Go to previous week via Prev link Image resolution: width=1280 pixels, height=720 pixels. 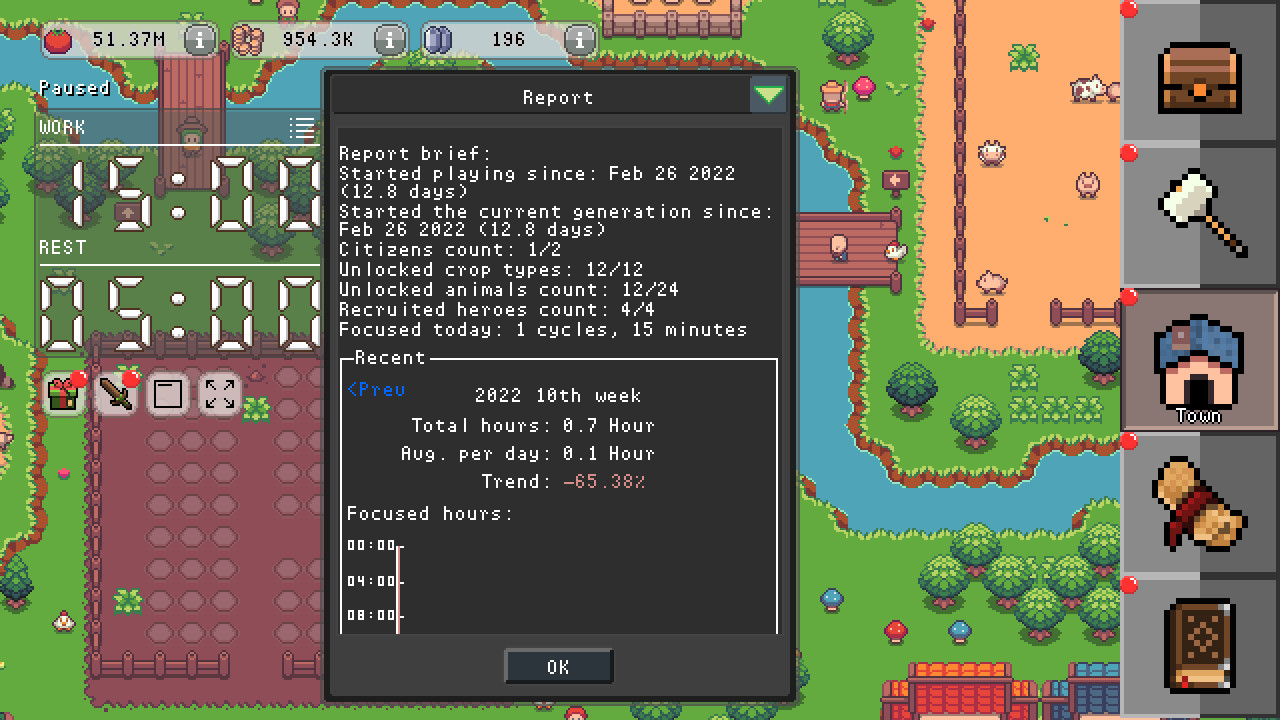[x=375, y=390]
